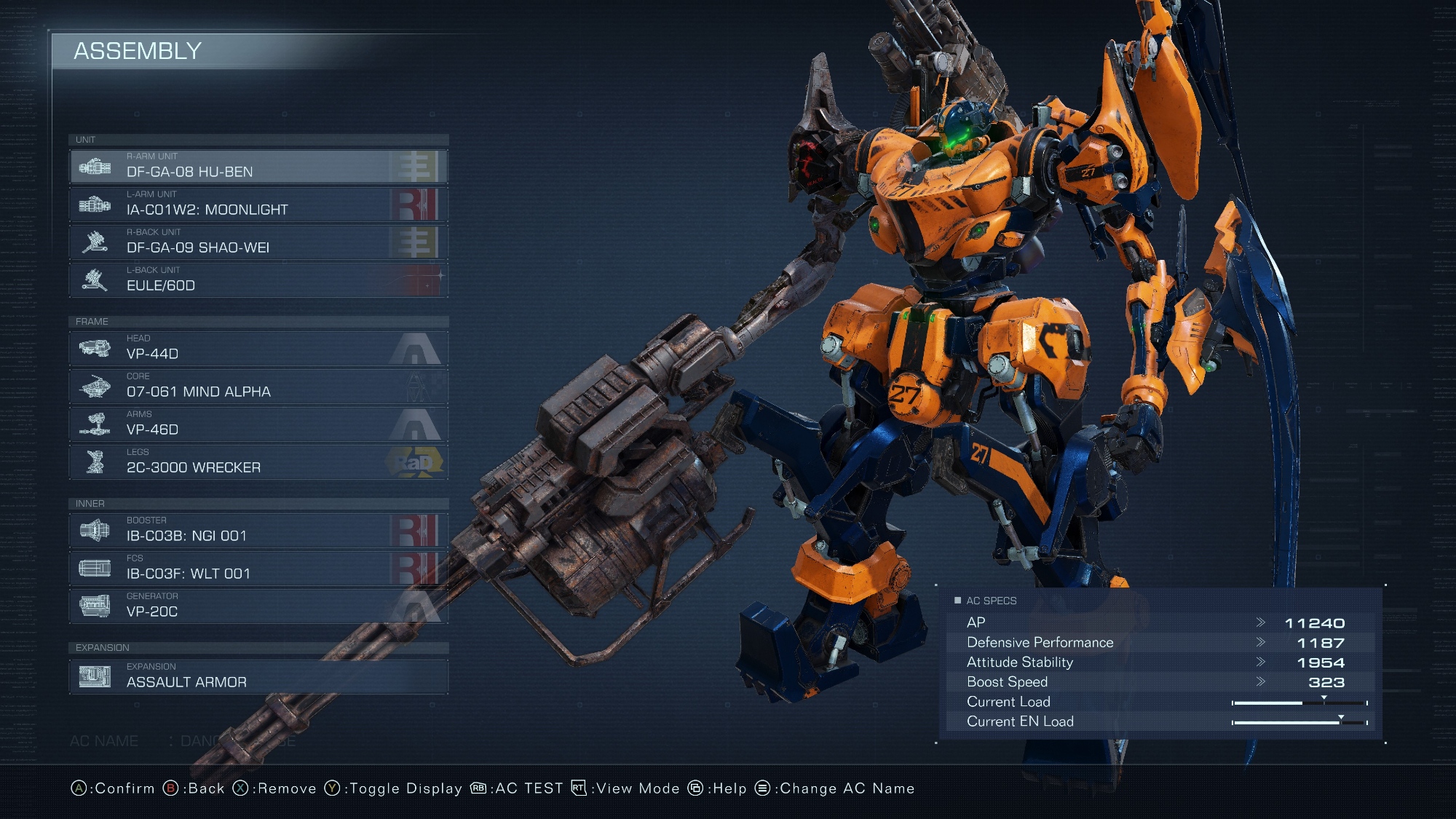1456x819 pixels.
Task: Open the GENERATOR VP-20C slot
Action: click(x=258, y=606)
